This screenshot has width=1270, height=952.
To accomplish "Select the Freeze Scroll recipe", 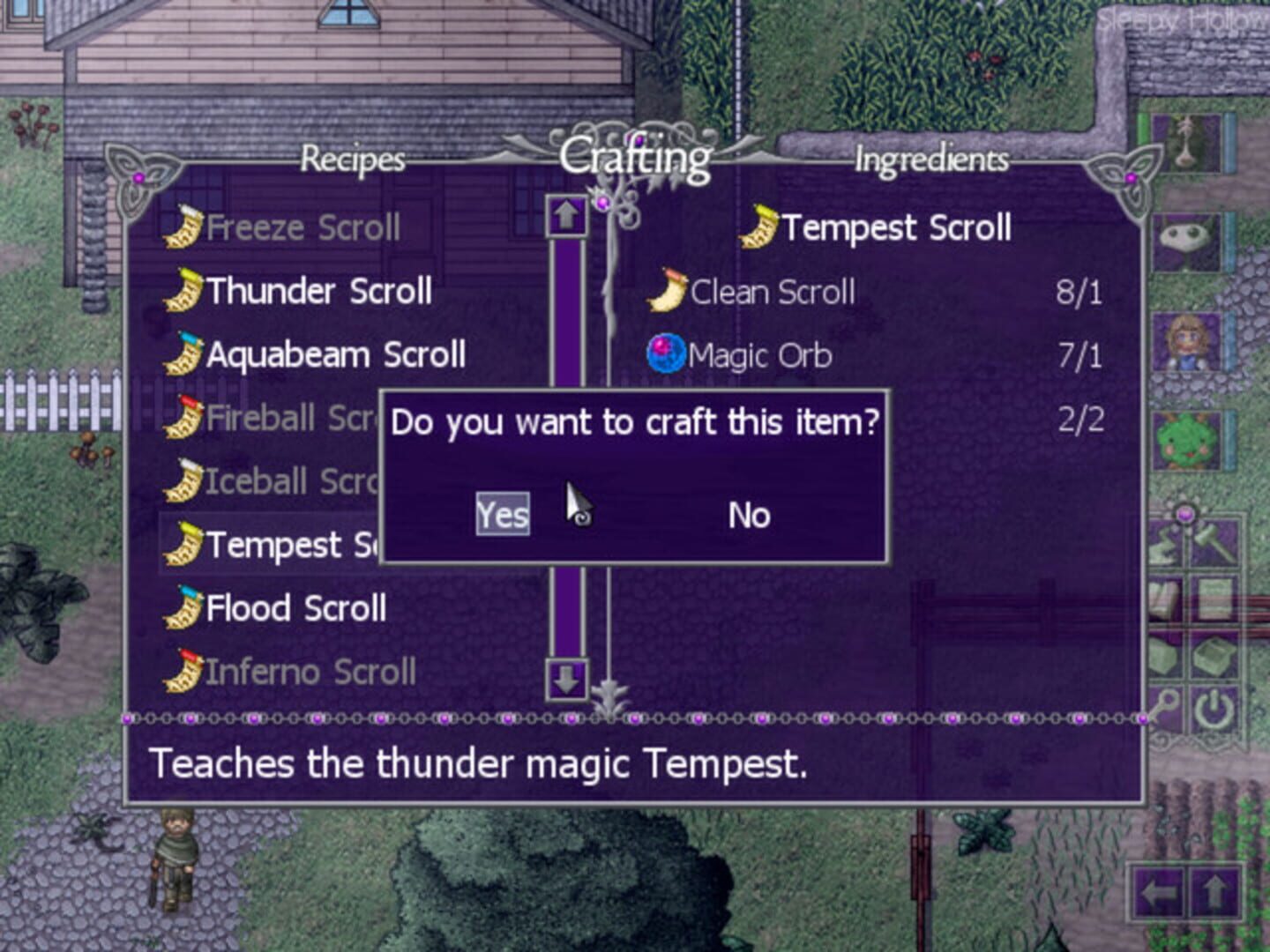I will [302, 228].
